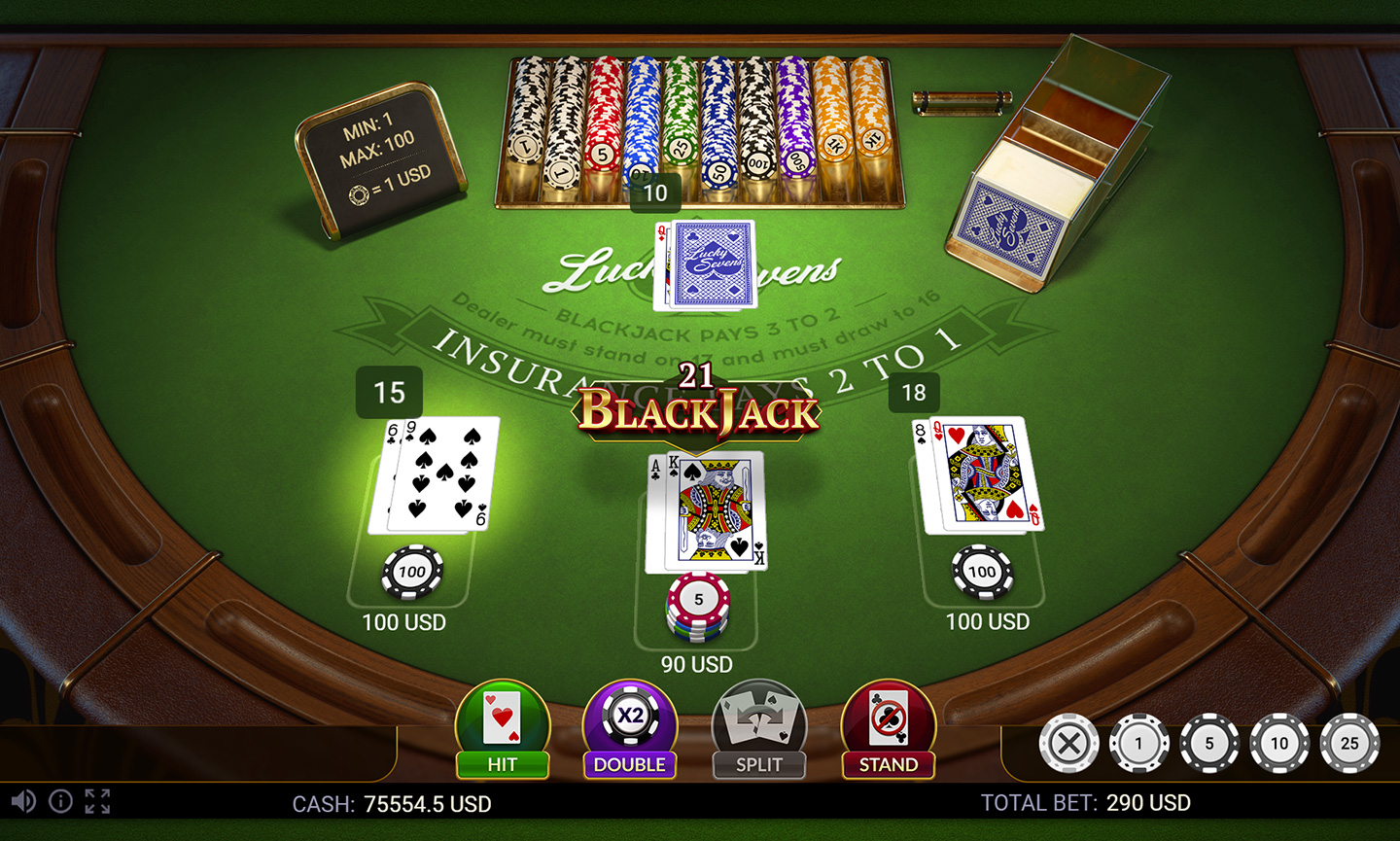Click the badge showing hand value 15

click(x=390, y=393)
